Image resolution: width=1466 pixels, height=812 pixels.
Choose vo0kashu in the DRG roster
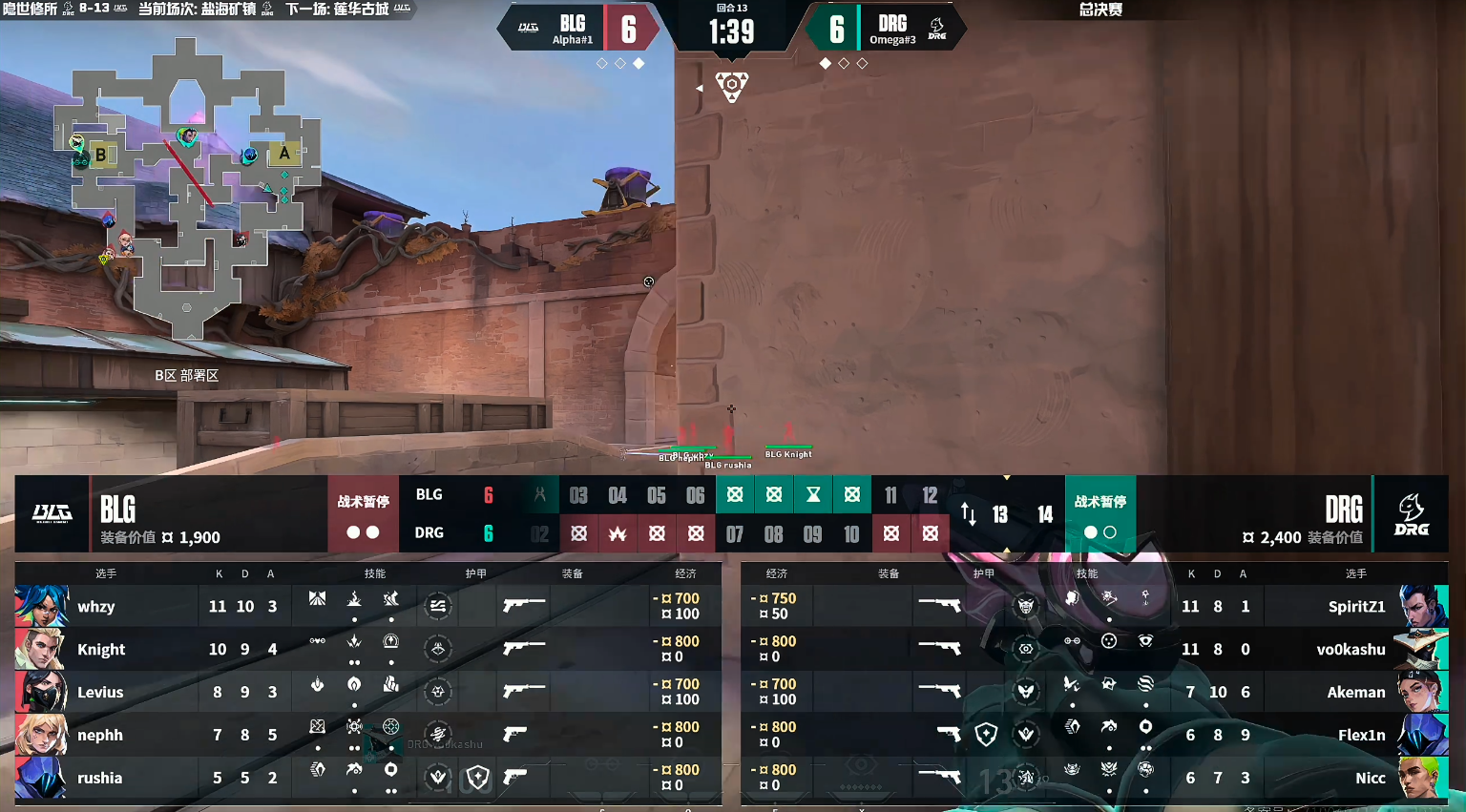tap(1350, 650)
